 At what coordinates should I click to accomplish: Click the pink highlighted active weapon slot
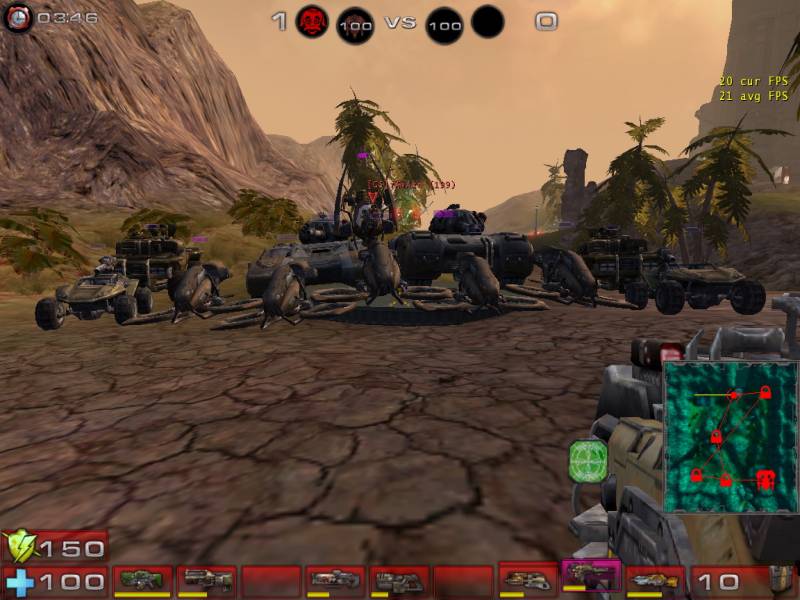pyautogui.click(x=591, y=576)
